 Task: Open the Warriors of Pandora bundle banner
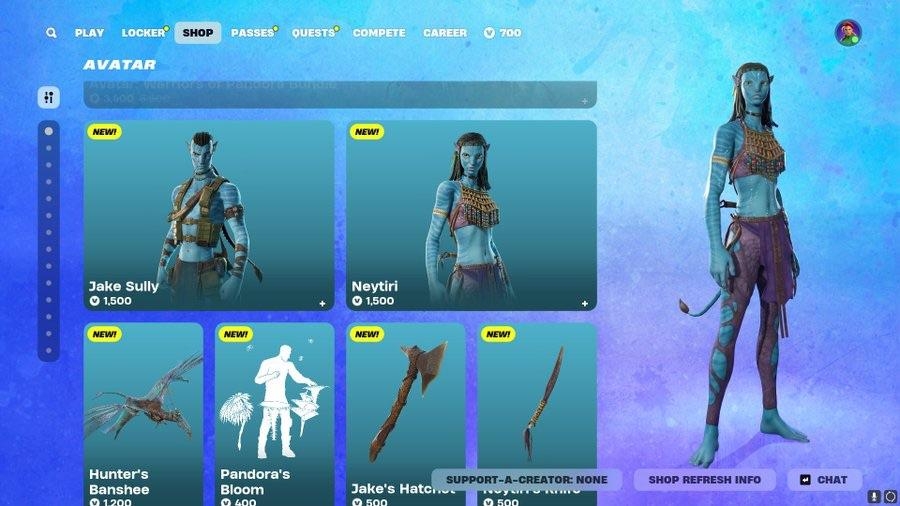coord(340,95)
